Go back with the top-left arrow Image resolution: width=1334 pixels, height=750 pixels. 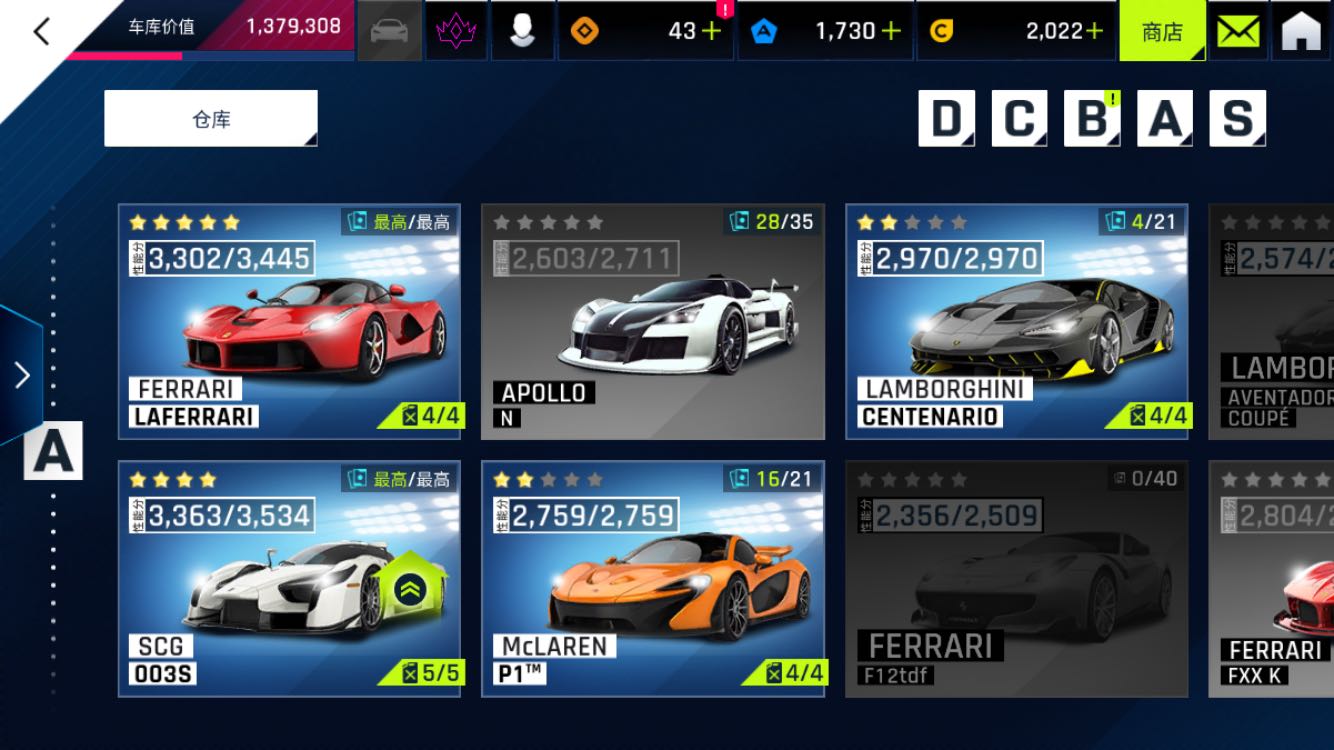(x=41, y=32)
